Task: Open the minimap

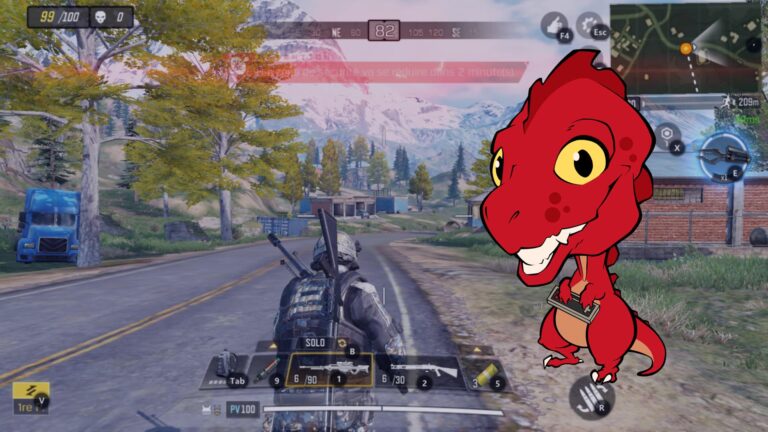Action: 685,47
